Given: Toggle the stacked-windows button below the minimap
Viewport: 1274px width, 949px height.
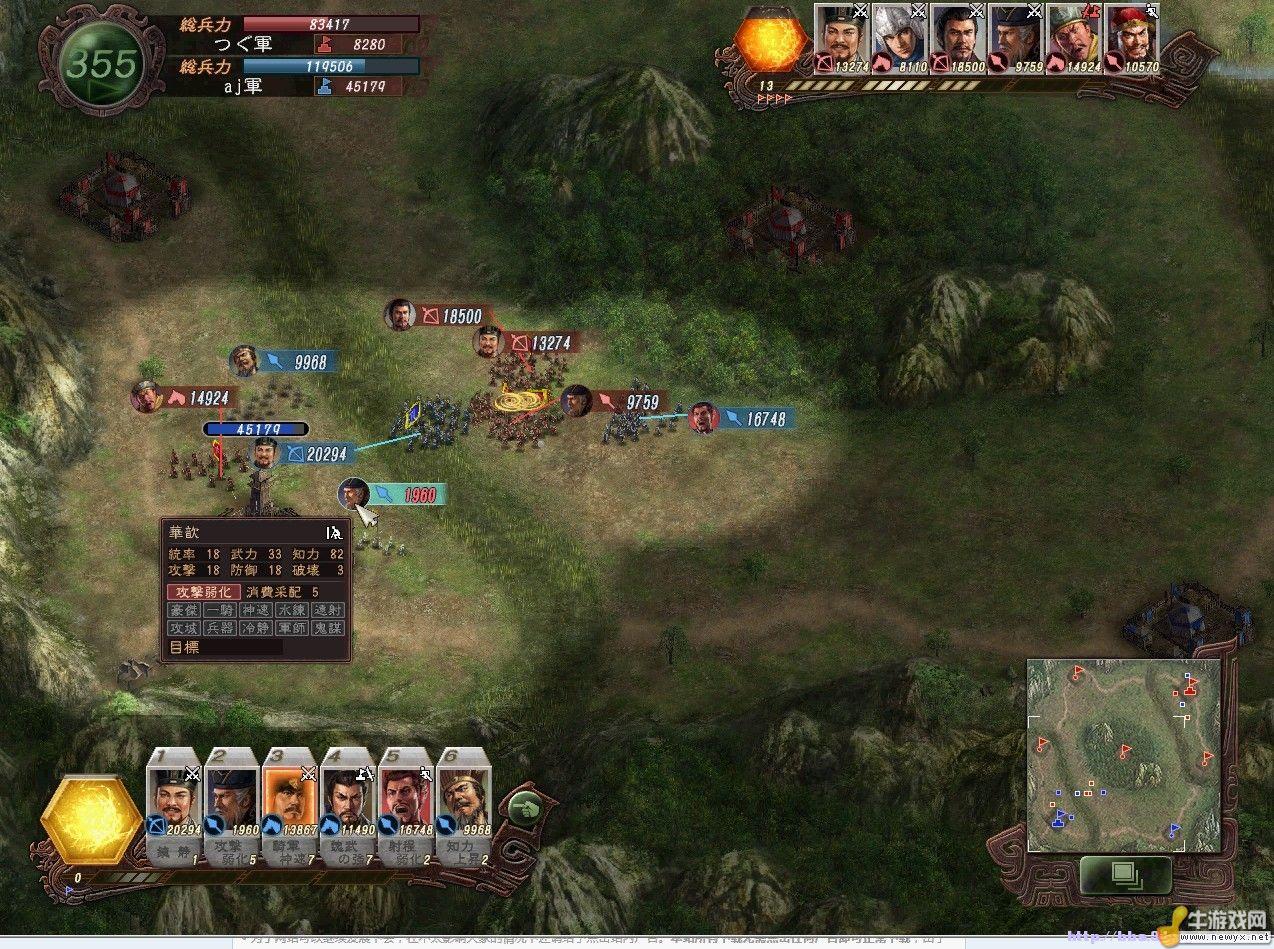Looking at the screenshot, I should [x=1125, y=876].
